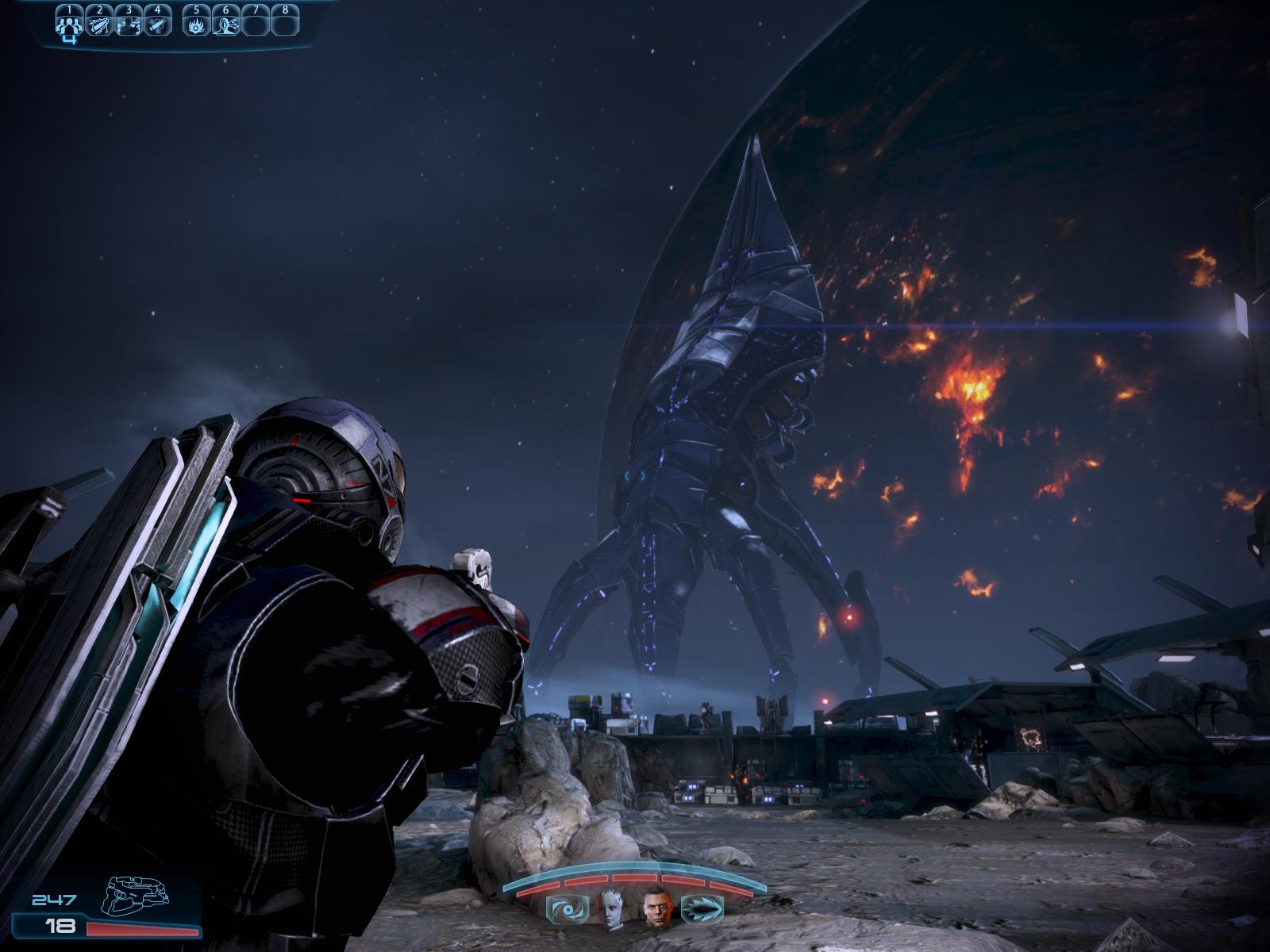Trigger the soldier silhouette power in slot 3
Screen dimensions: 1270x952
[x=129, y=25]
